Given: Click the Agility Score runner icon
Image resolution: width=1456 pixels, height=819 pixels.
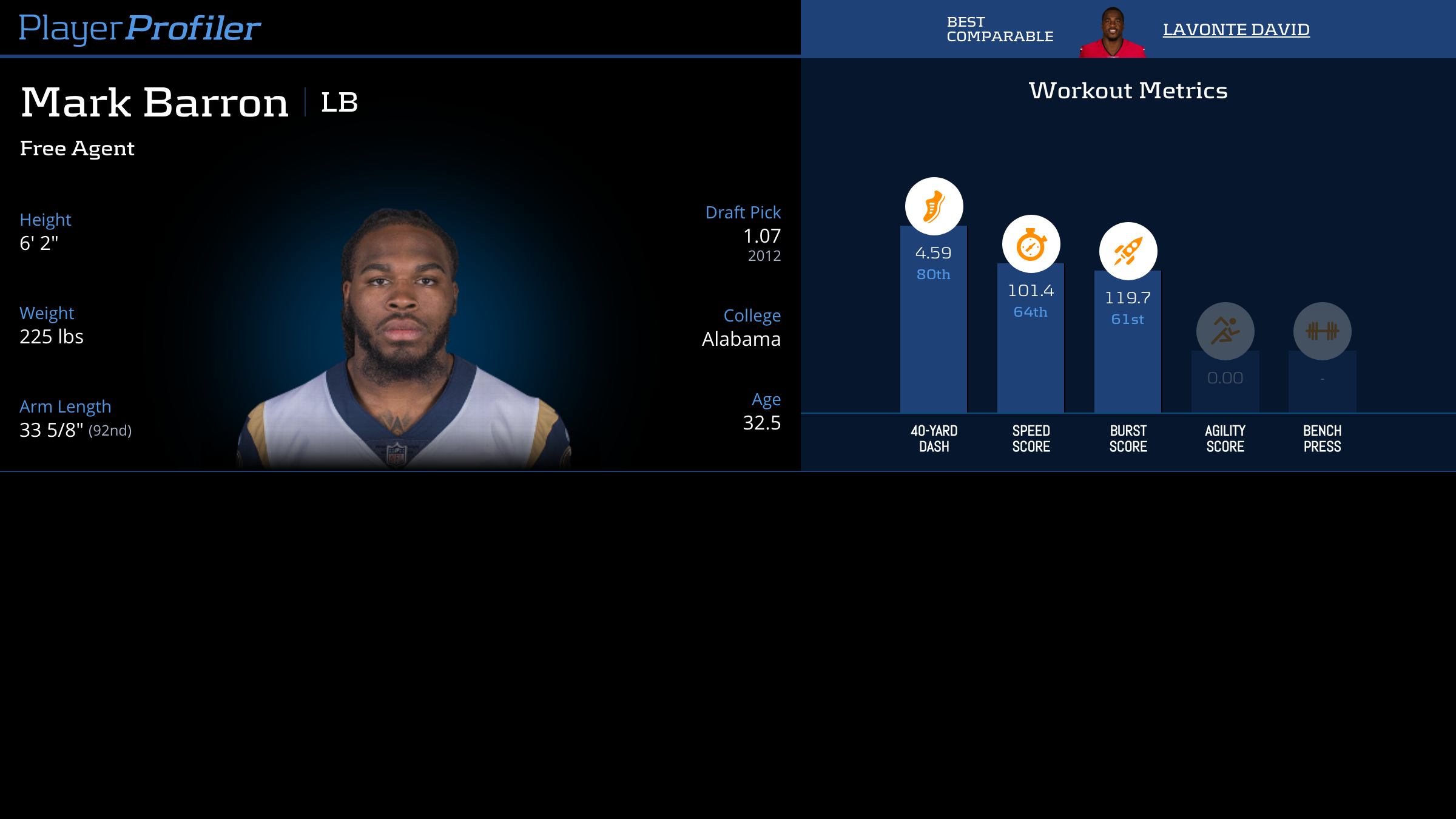Looking at the screenshot, I should 1225,331.
